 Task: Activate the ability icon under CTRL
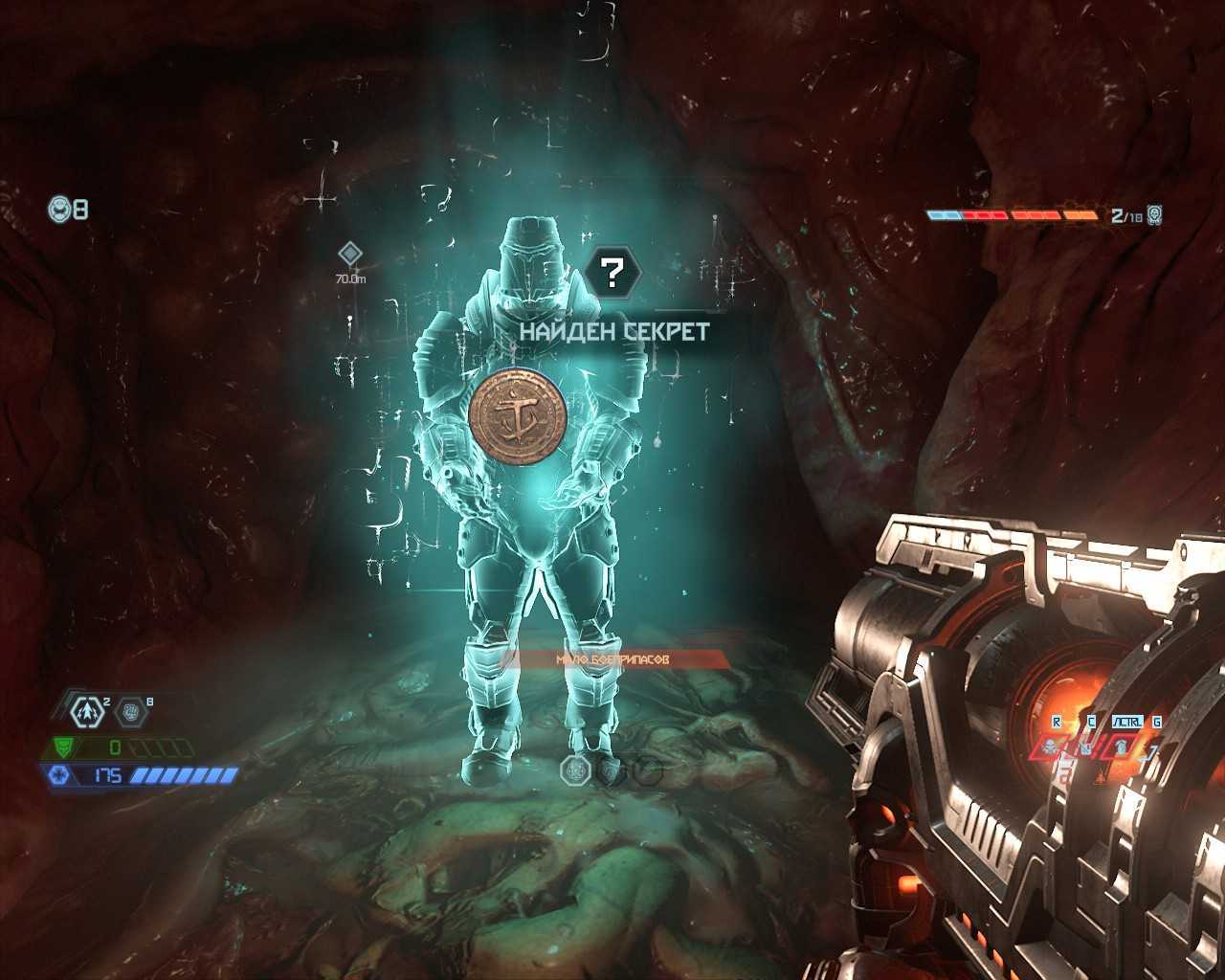(1122, 746)
